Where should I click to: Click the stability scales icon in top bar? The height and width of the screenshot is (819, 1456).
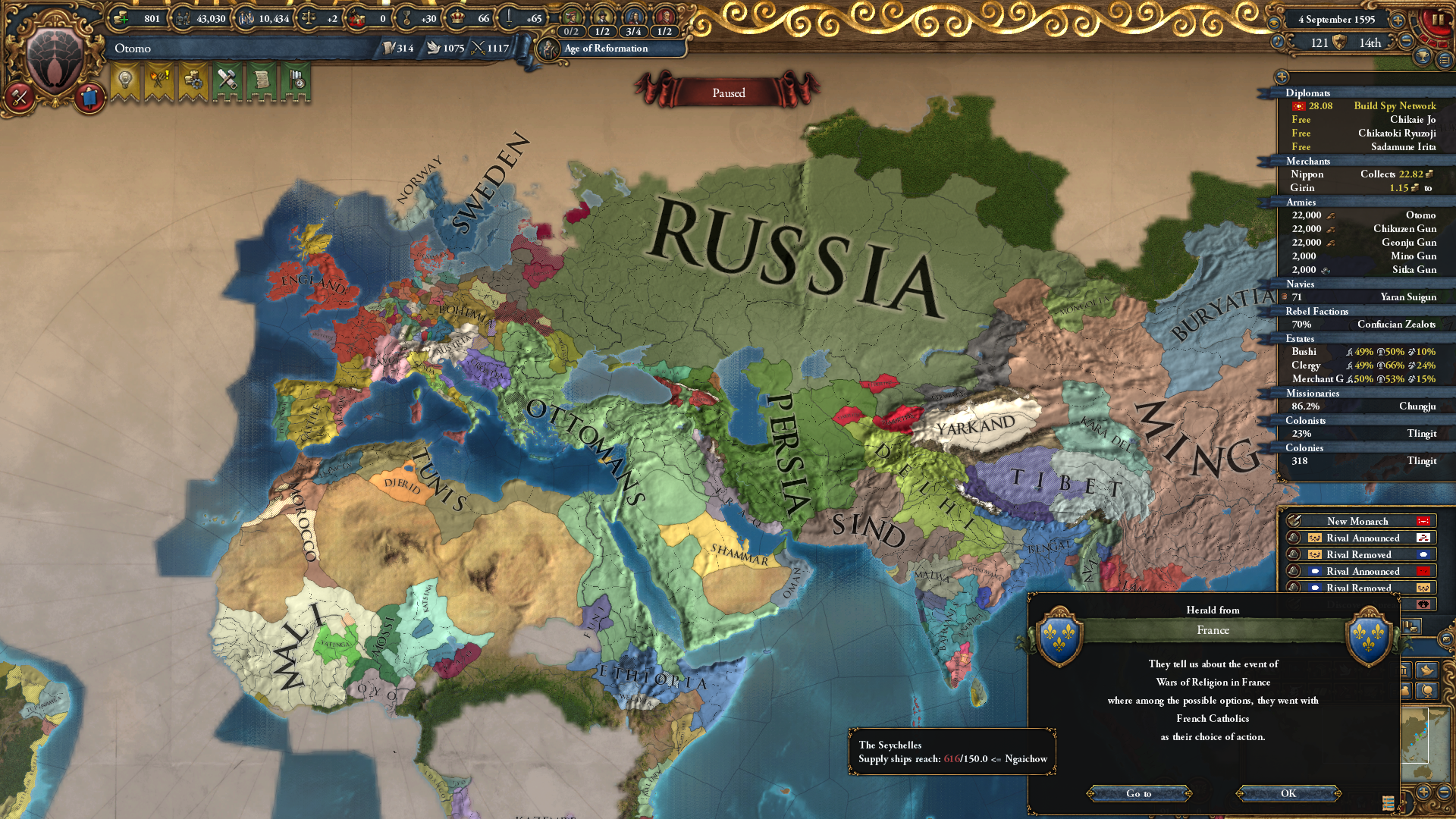click(309, 18)
